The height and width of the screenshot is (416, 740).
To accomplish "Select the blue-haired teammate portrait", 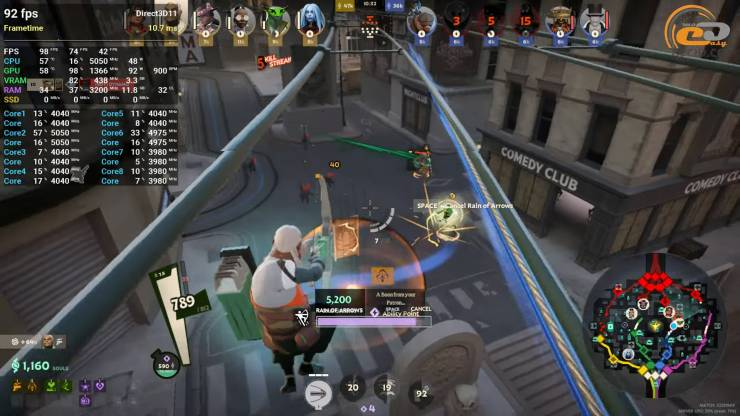I will tap(310, 18).
